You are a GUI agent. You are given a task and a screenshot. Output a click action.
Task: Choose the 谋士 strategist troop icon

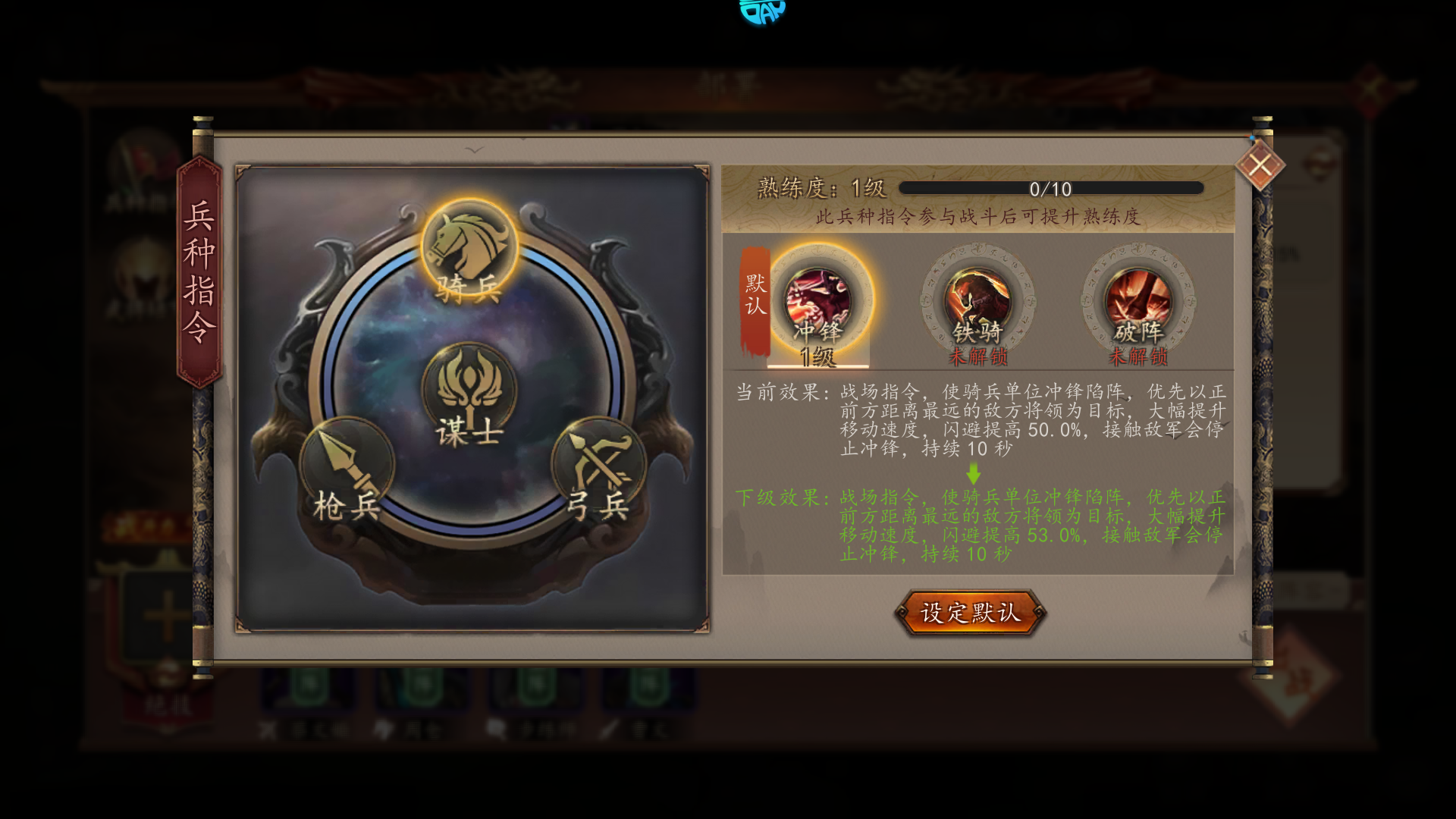[x=469, y=392]
